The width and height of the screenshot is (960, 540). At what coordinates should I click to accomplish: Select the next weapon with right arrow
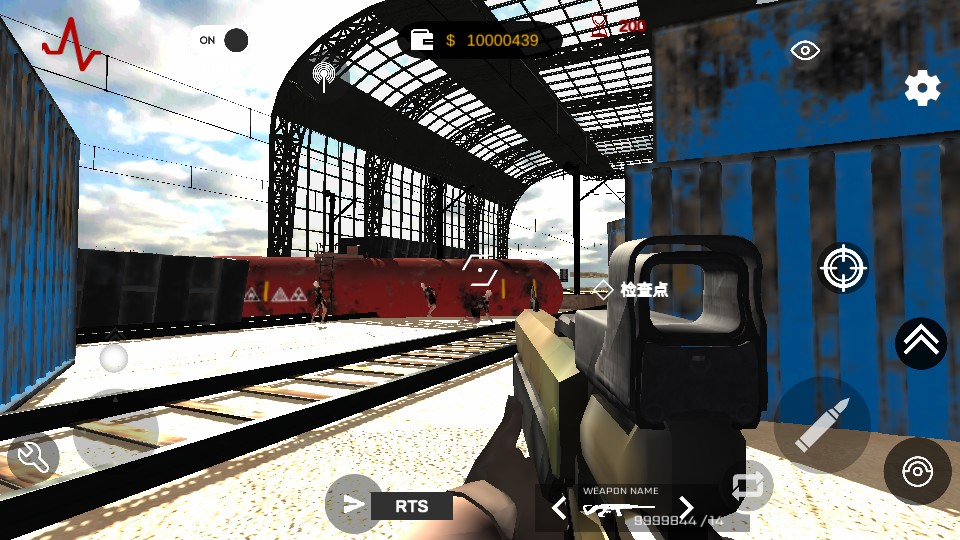coord(686,508)
